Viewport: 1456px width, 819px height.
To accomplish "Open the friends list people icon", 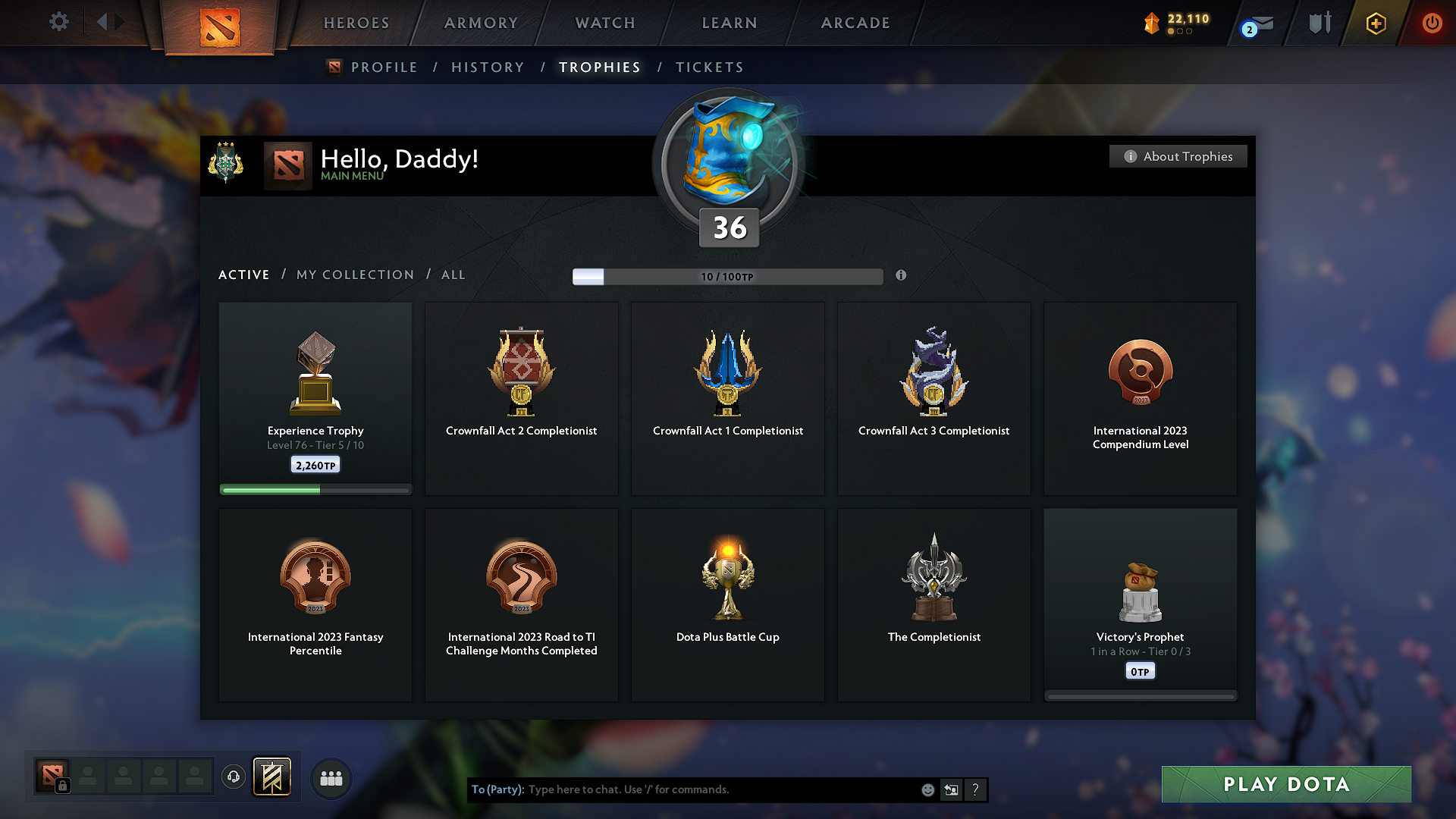I will tap(331, 778).
